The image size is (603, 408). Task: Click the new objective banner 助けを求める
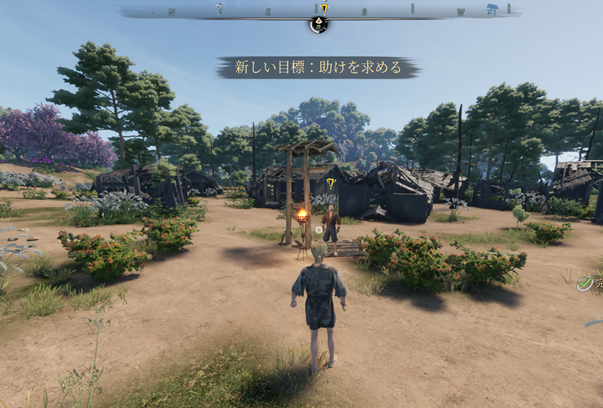pos(318,68)
